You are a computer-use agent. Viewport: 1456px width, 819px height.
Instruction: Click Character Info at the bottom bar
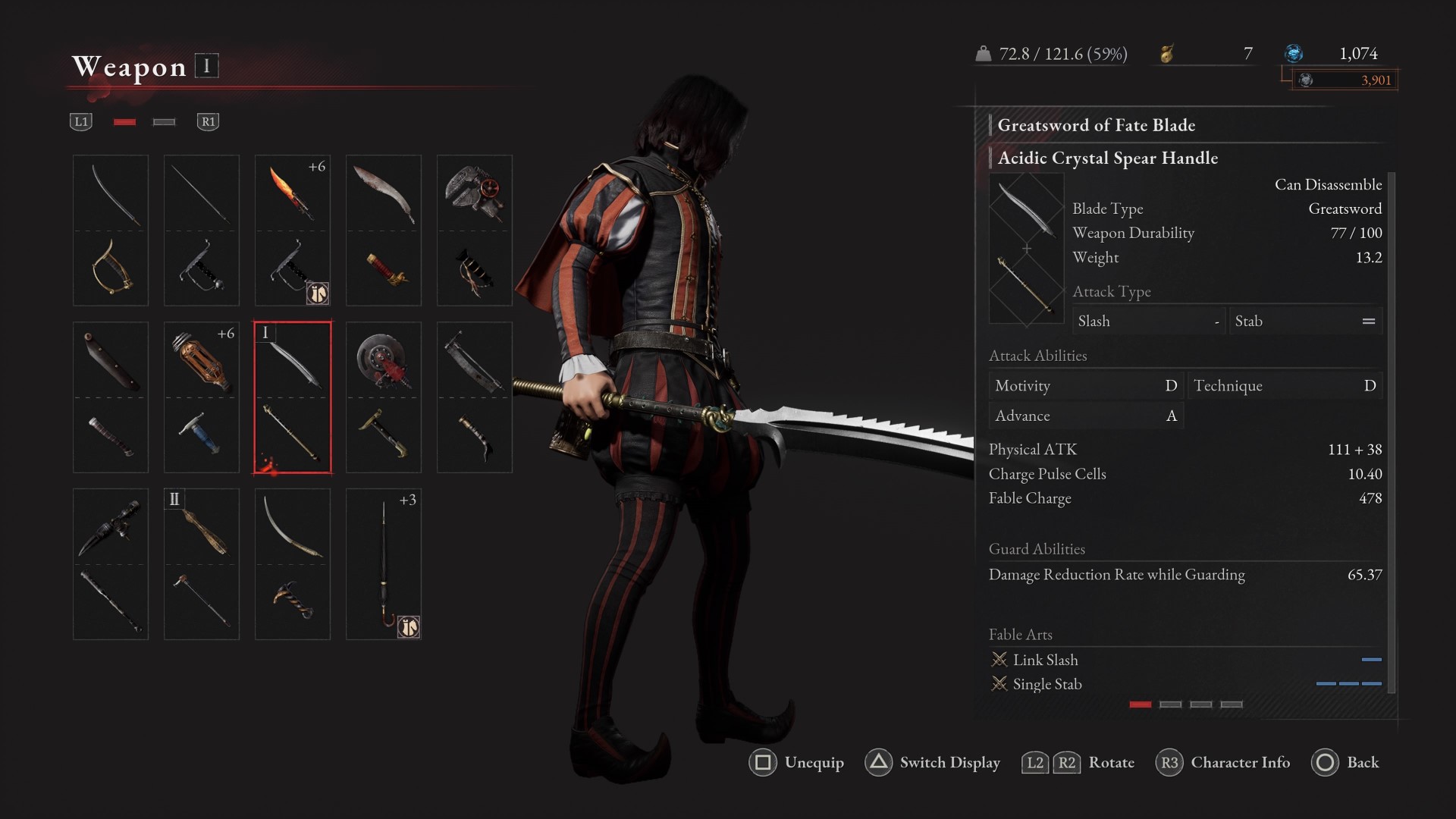(1239, 763)
